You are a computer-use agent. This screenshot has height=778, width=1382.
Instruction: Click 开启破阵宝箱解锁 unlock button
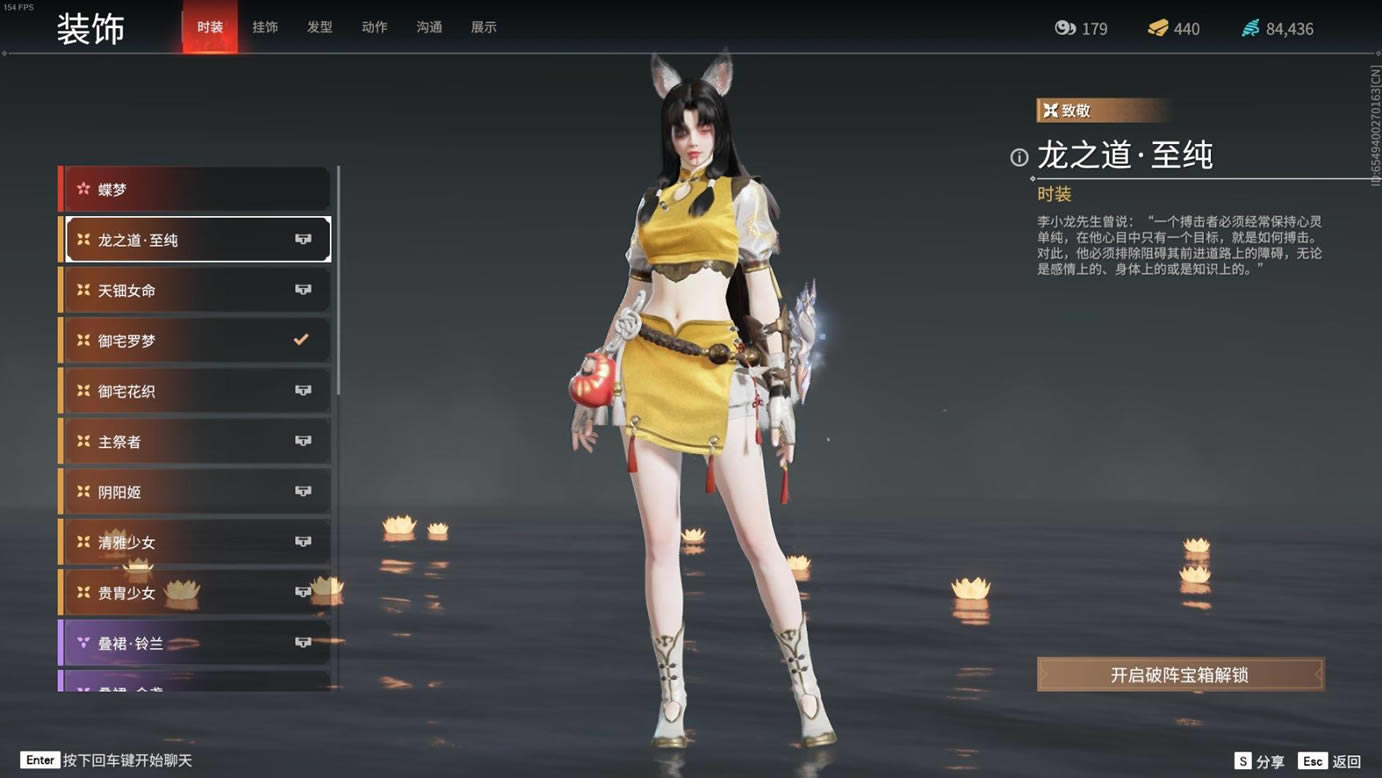pyautogui.click(x=1180, y=675)
